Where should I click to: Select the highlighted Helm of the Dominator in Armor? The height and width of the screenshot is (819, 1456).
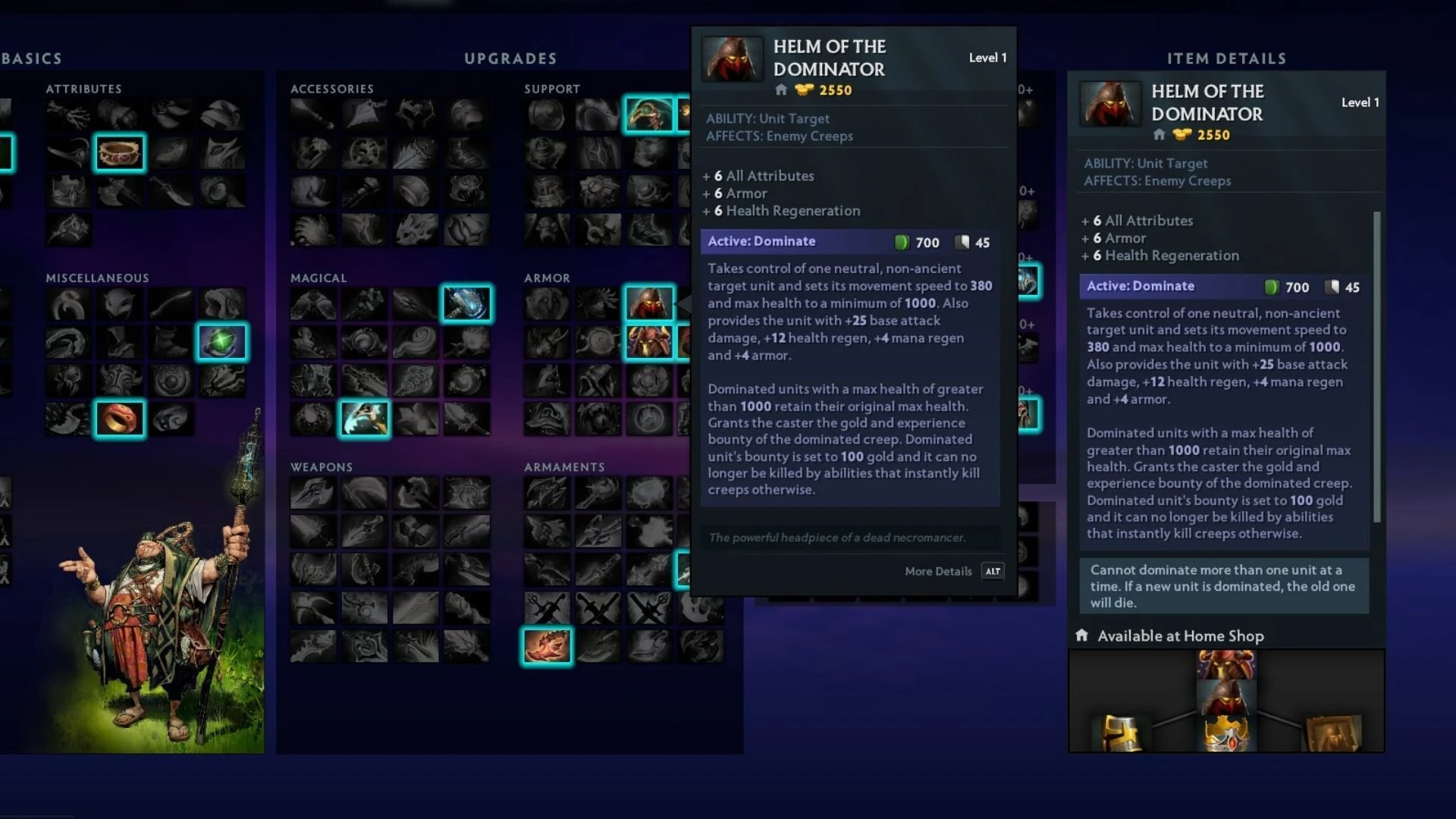[x=649, y=303]
